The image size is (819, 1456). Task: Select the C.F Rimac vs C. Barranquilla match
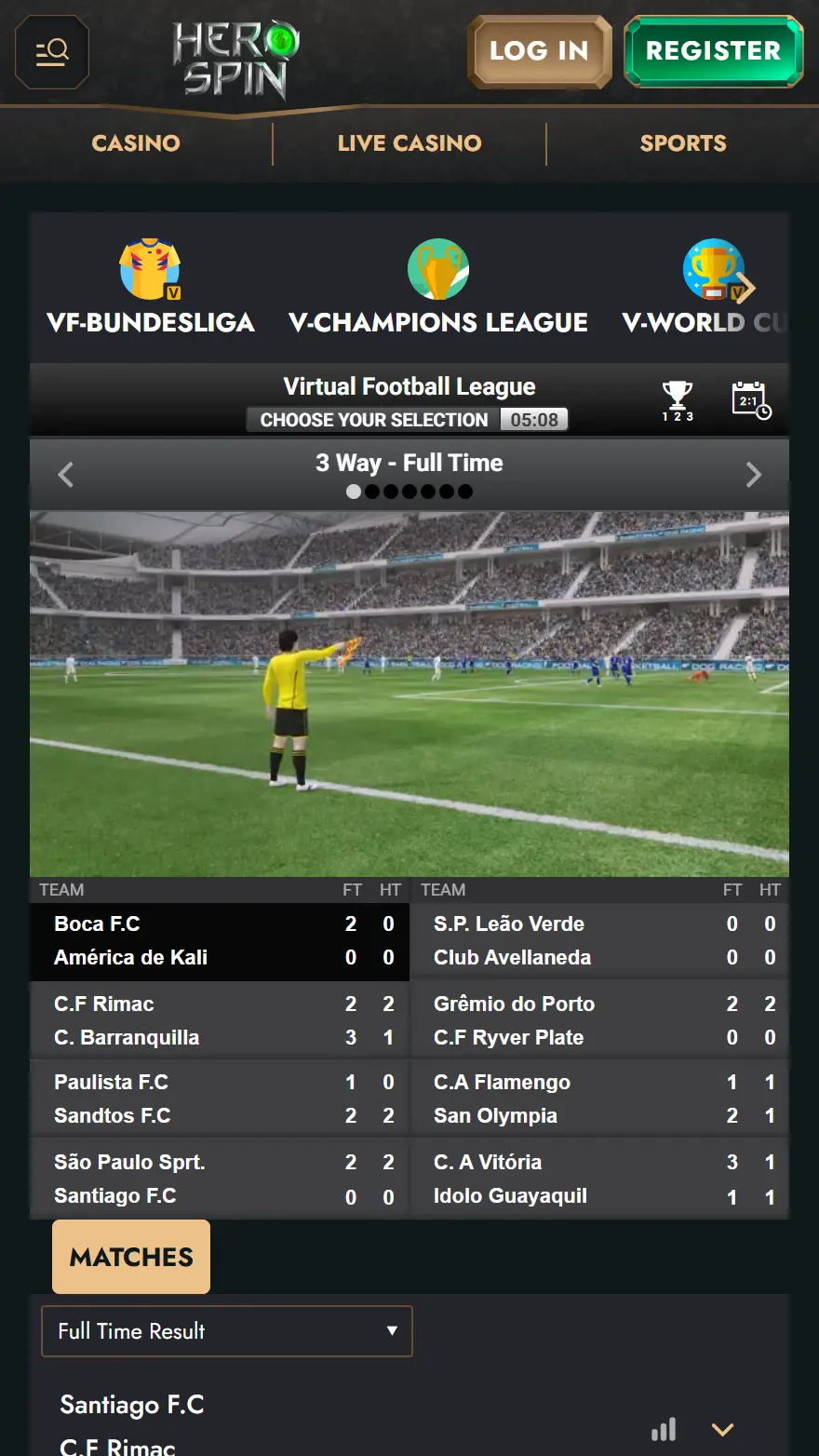tap(220, 1020)
